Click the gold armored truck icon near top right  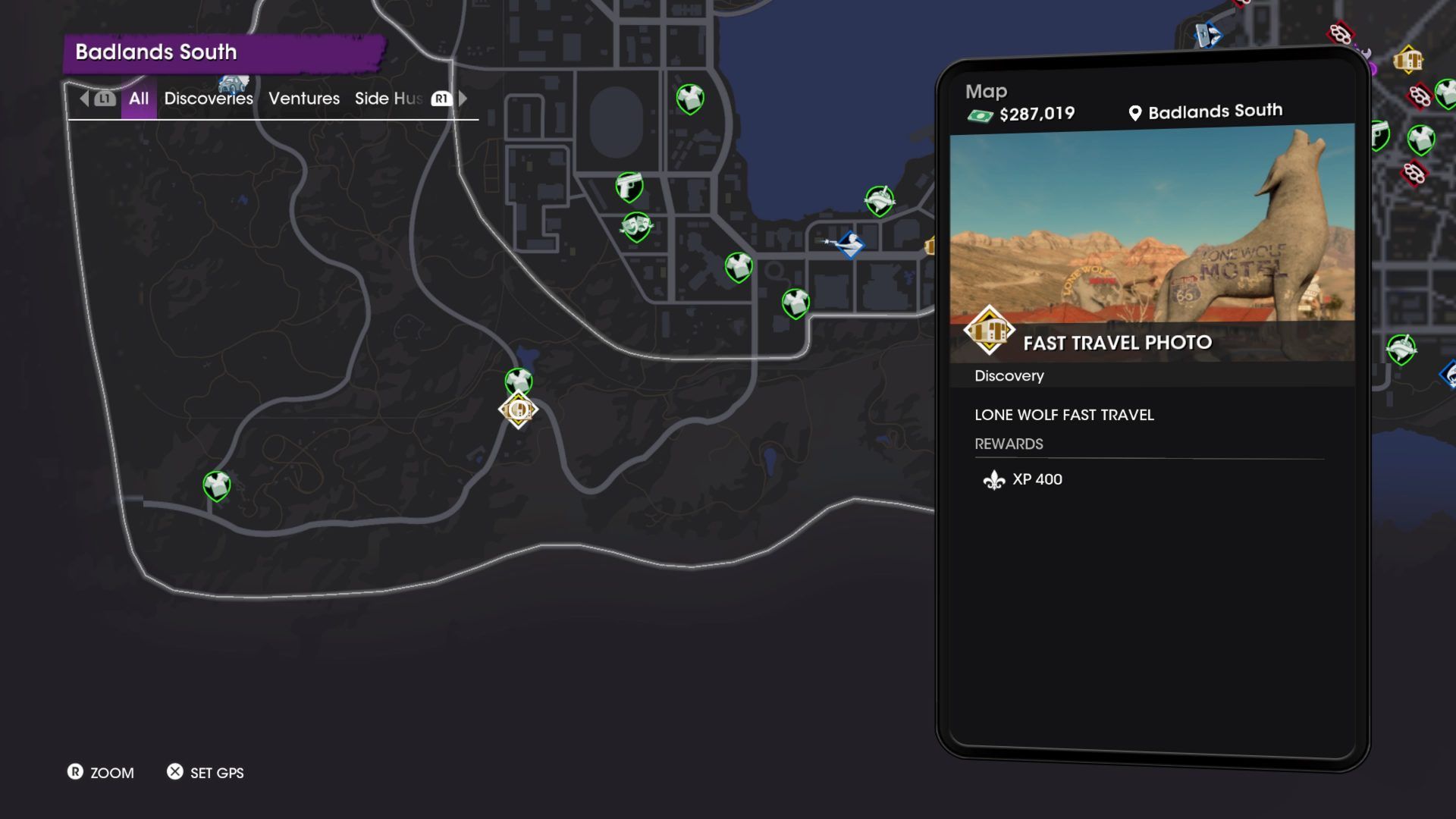(1407, 60)
